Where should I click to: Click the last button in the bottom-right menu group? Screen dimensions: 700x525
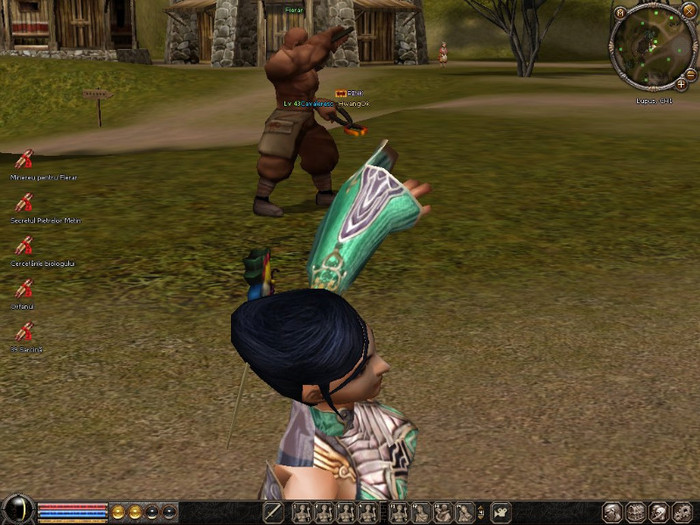684,512
